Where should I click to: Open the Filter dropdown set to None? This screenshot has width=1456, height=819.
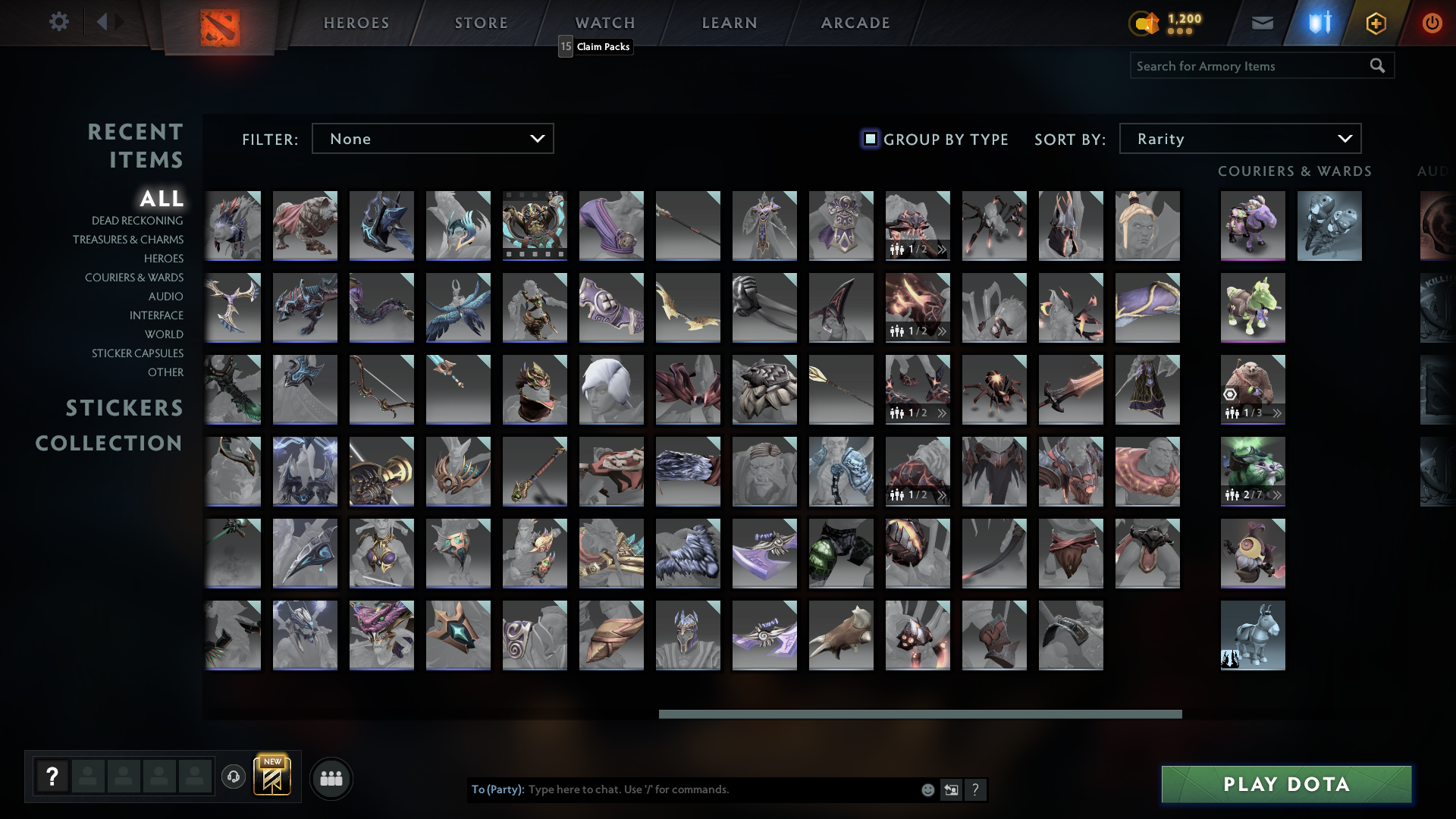[433, 138]
